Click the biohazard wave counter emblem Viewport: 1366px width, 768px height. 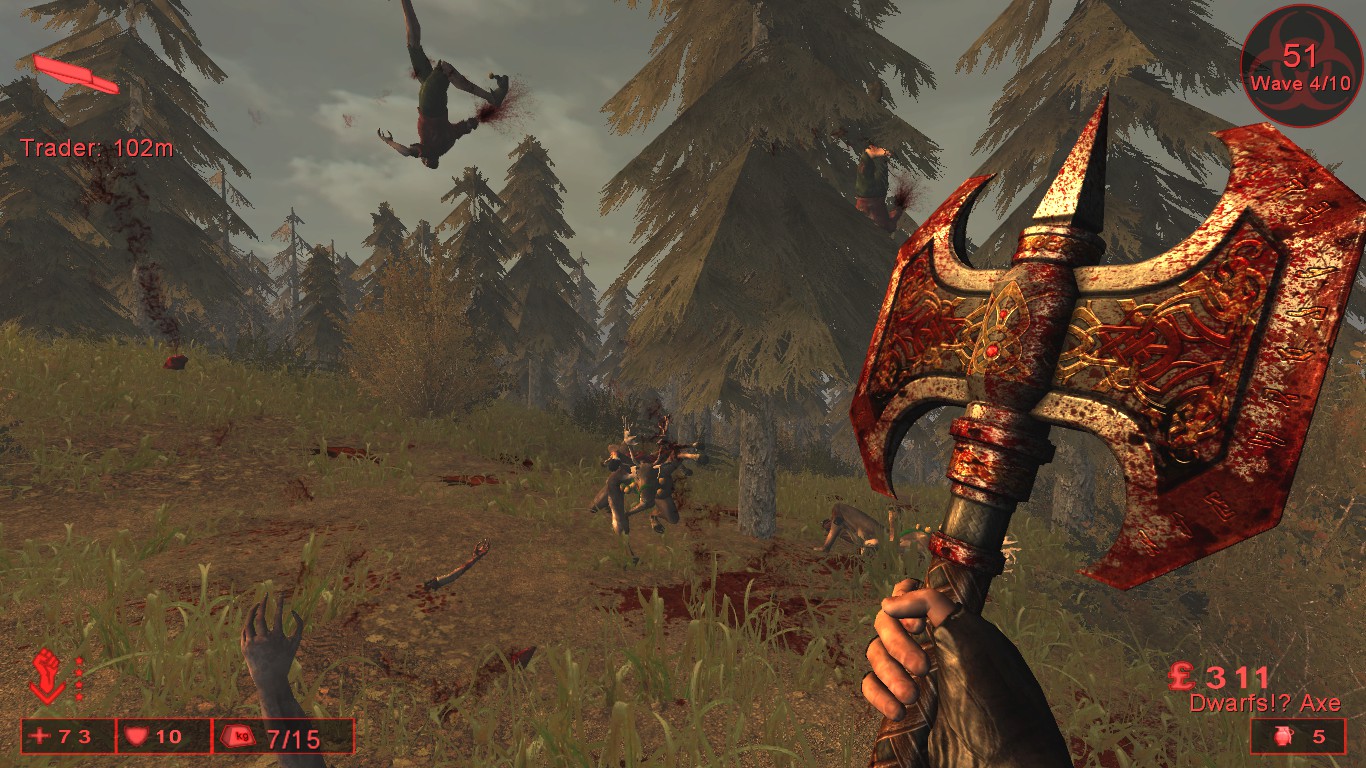pos(1300,66)
